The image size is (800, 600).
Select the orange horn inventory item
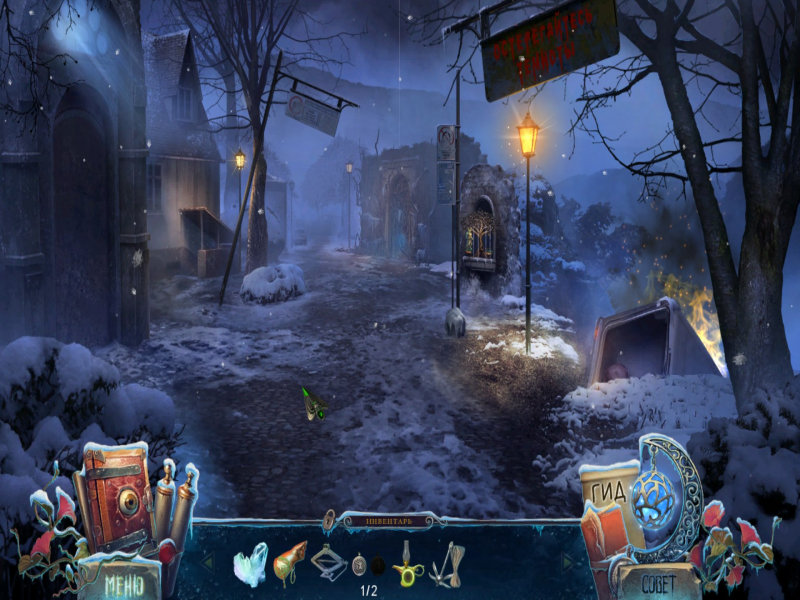288,561
